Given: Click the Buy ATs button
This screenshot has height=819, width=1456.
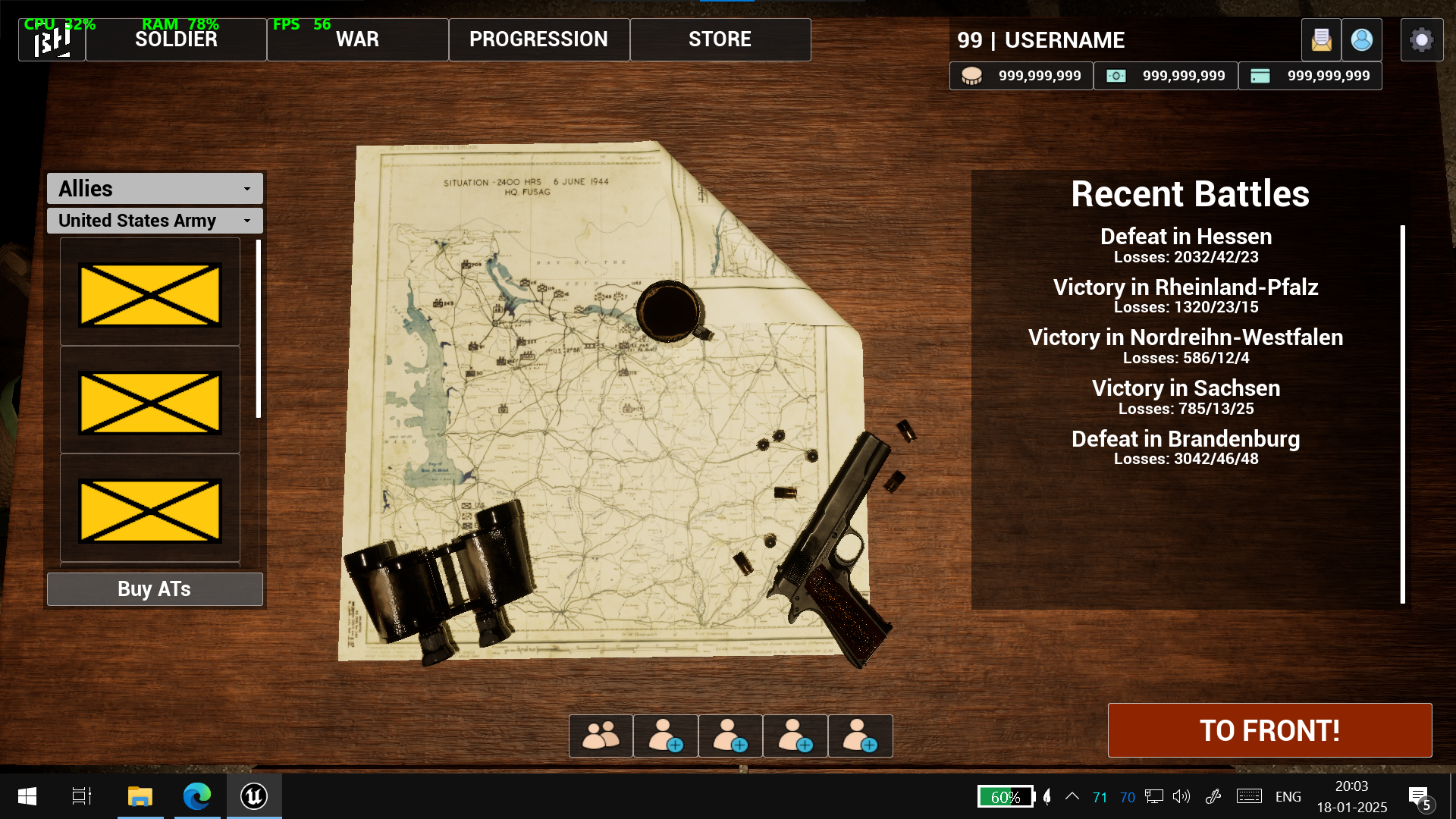Looking at the screenshot, I should click(155, 589).
